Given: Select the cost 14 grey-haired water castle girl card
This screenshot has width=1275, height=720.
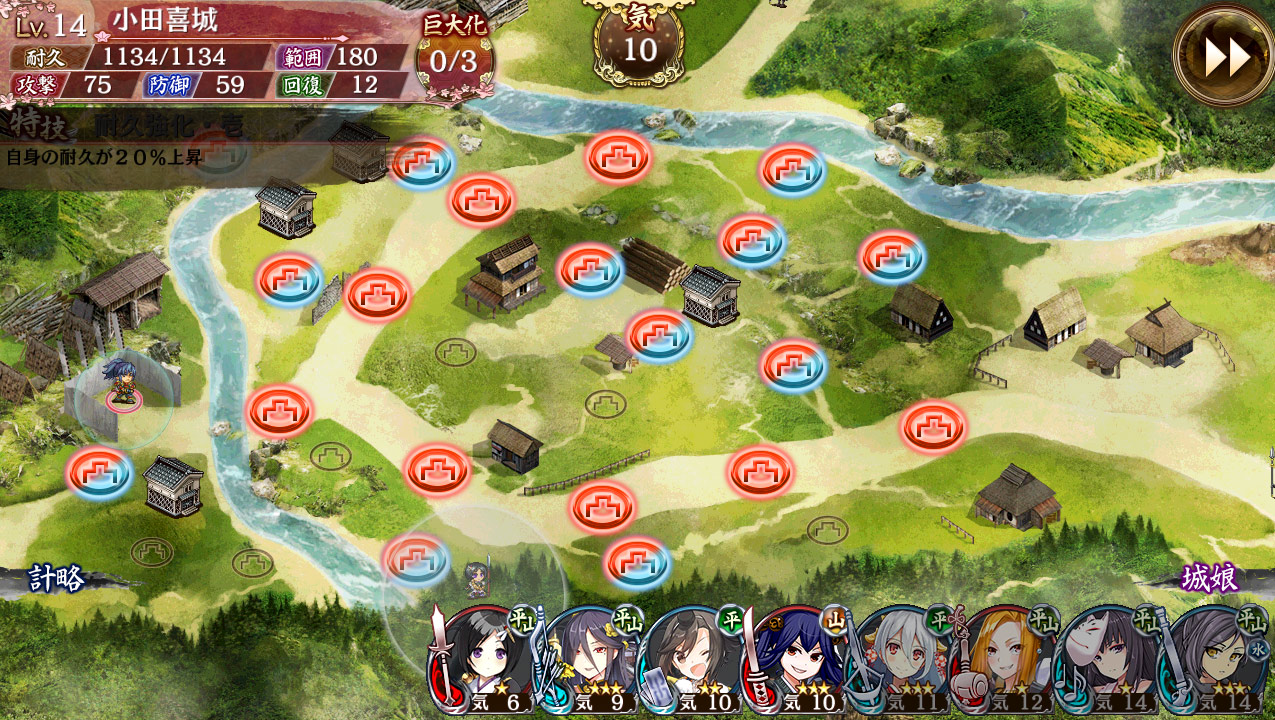Looking at the screenshot, I should click(x=1214, y=662).
